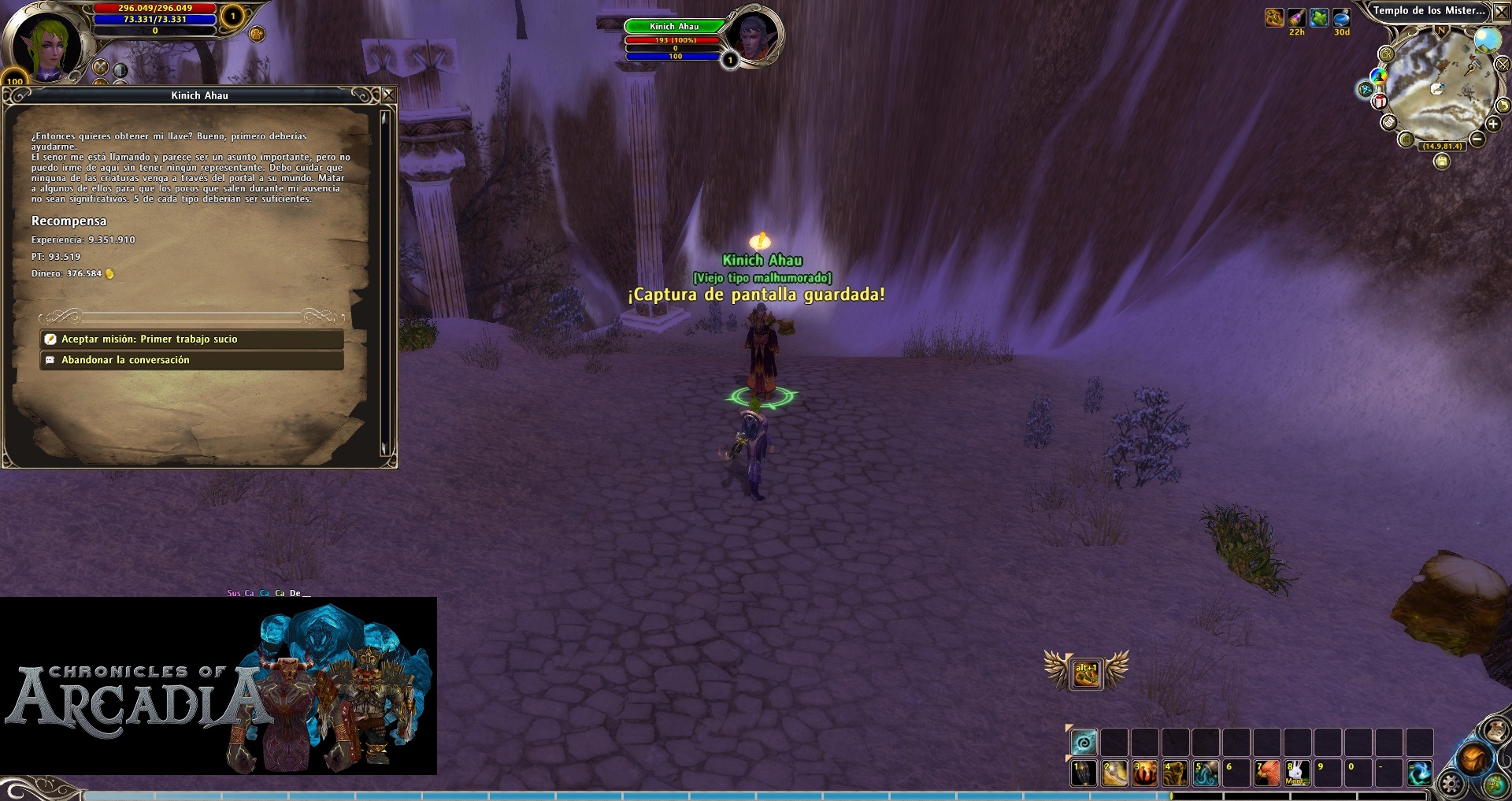The height and width of the screenshot is (801, 1512).
Task: Open the system settings gear button
Action: 1451,784
